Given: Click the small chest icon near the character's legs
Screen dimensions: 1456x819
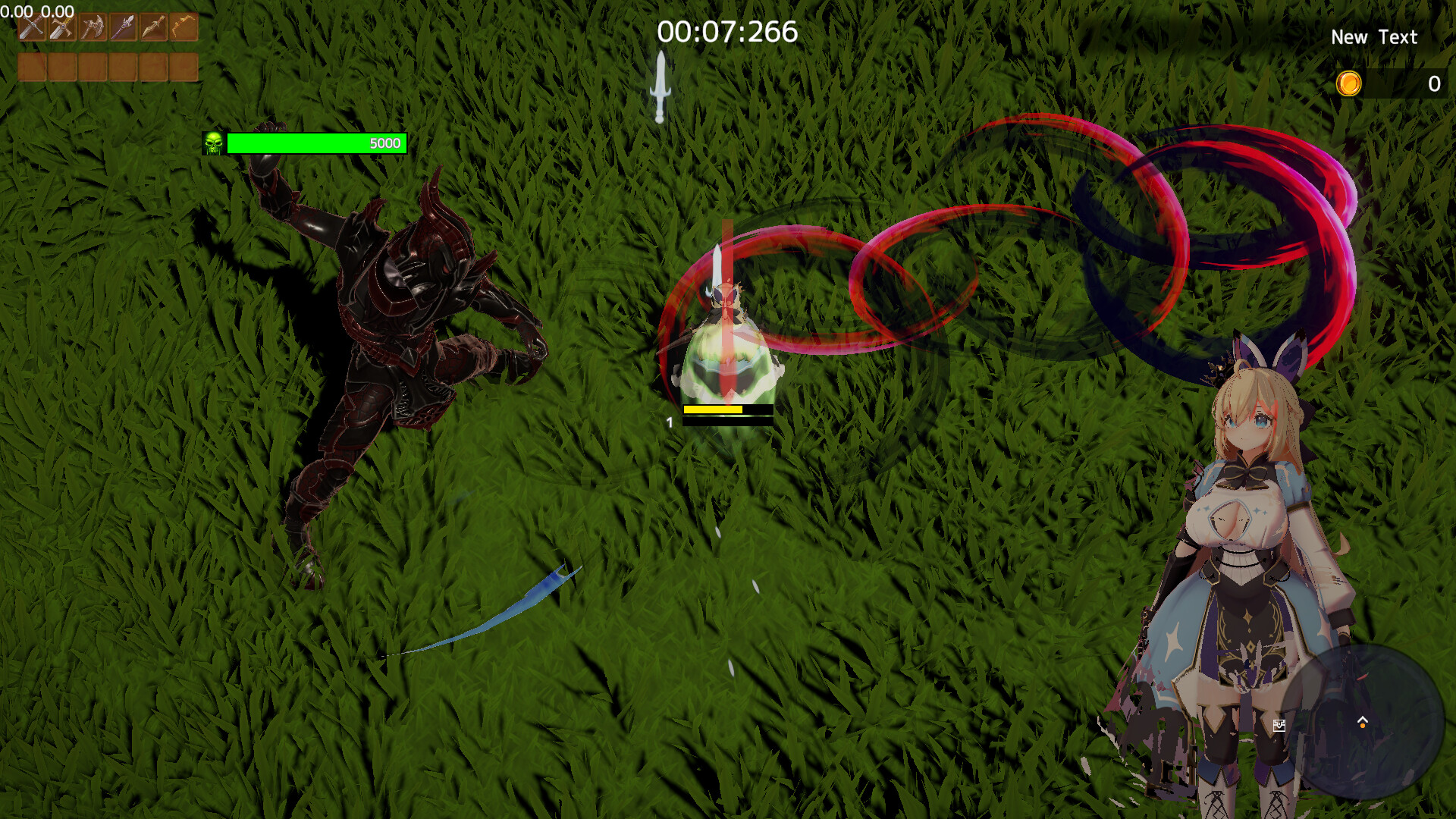Looking at the screenshot, I should click(x=1279, y=726).
